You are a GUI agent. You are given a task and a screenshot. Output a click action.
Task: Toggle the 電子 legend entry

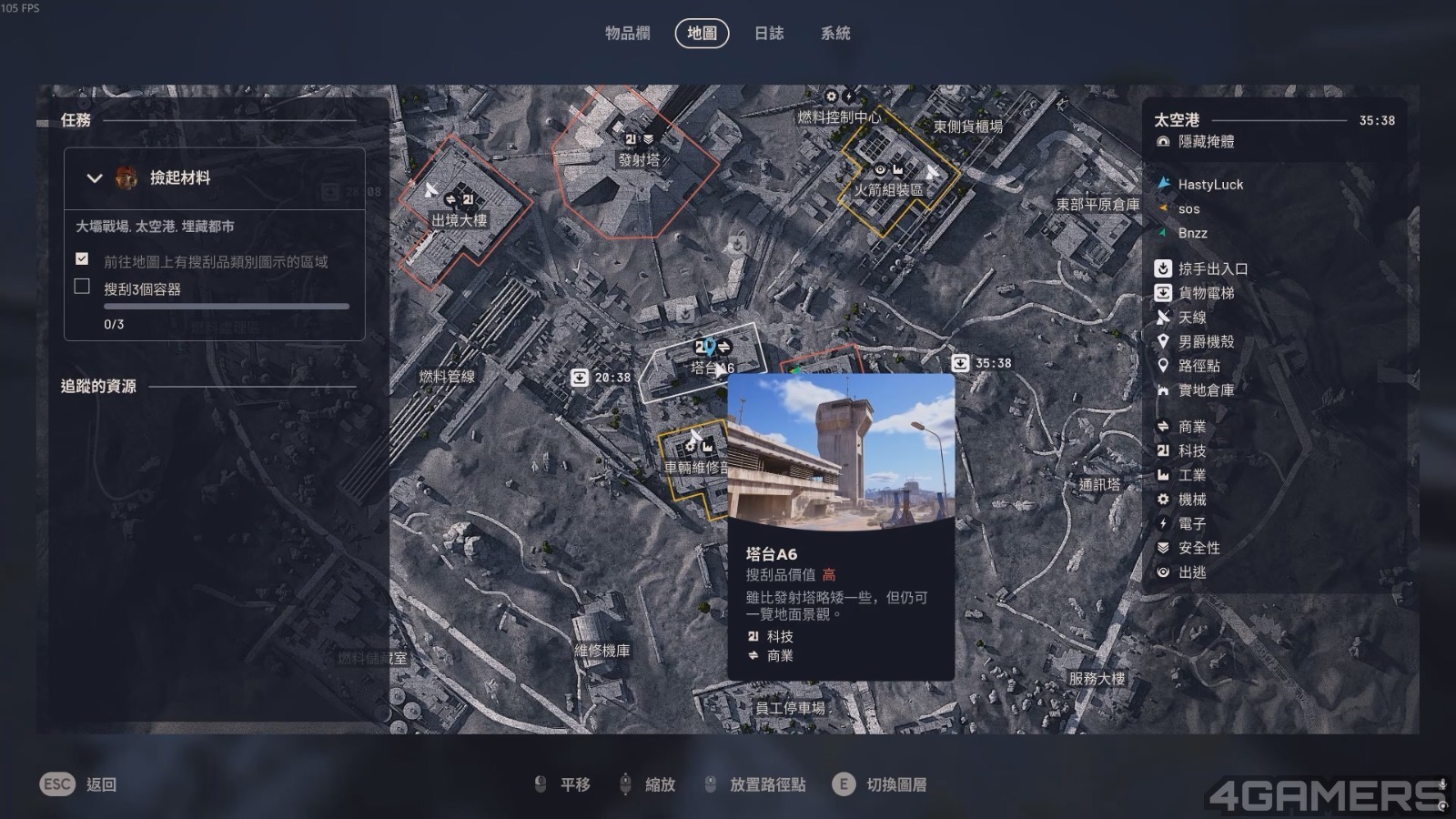coord(1191,524)
